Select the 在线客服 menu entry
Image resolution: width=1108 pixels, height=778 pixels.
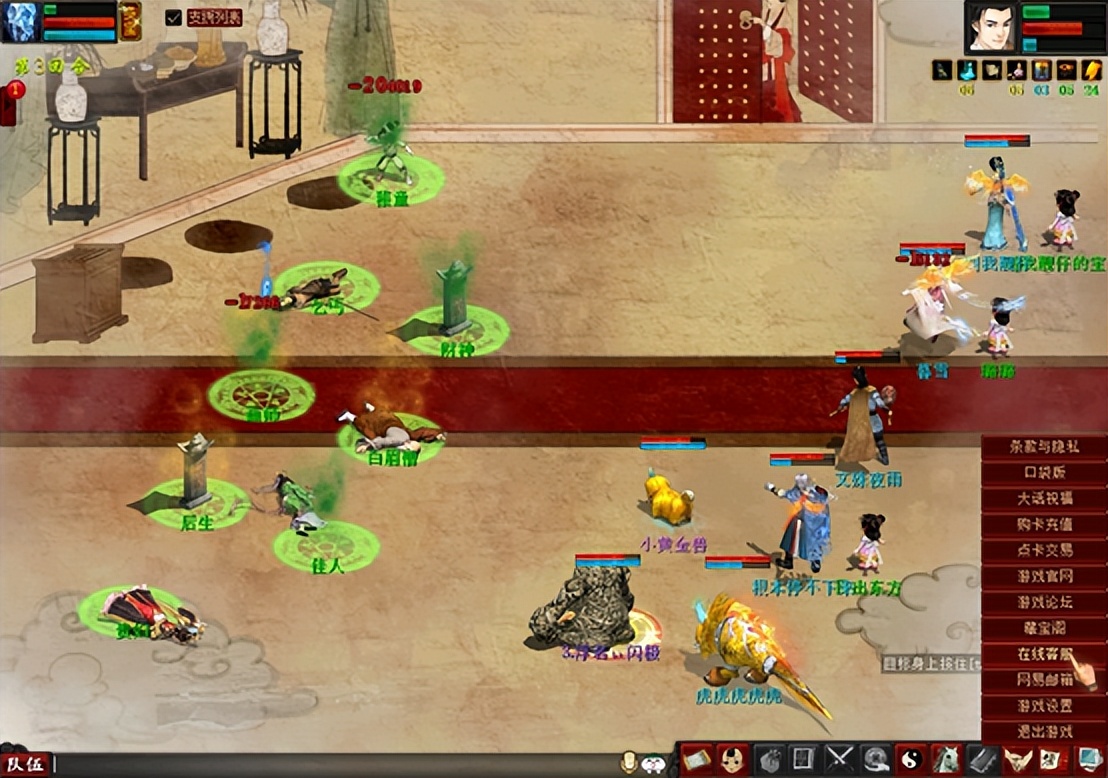point(1044,654)
